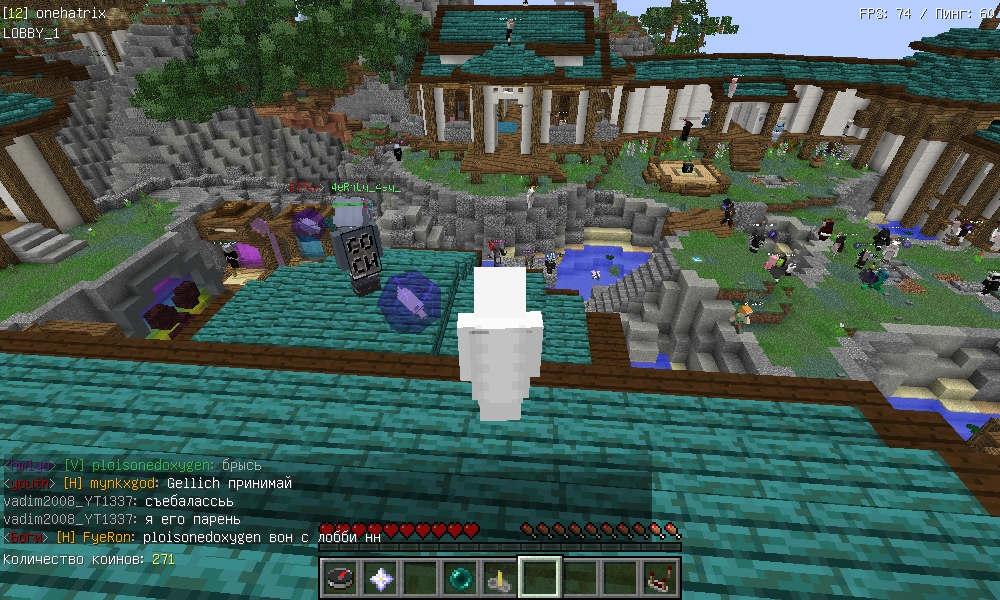
Task: Select the nether star hotbar slot
Action: coord(381,577)
